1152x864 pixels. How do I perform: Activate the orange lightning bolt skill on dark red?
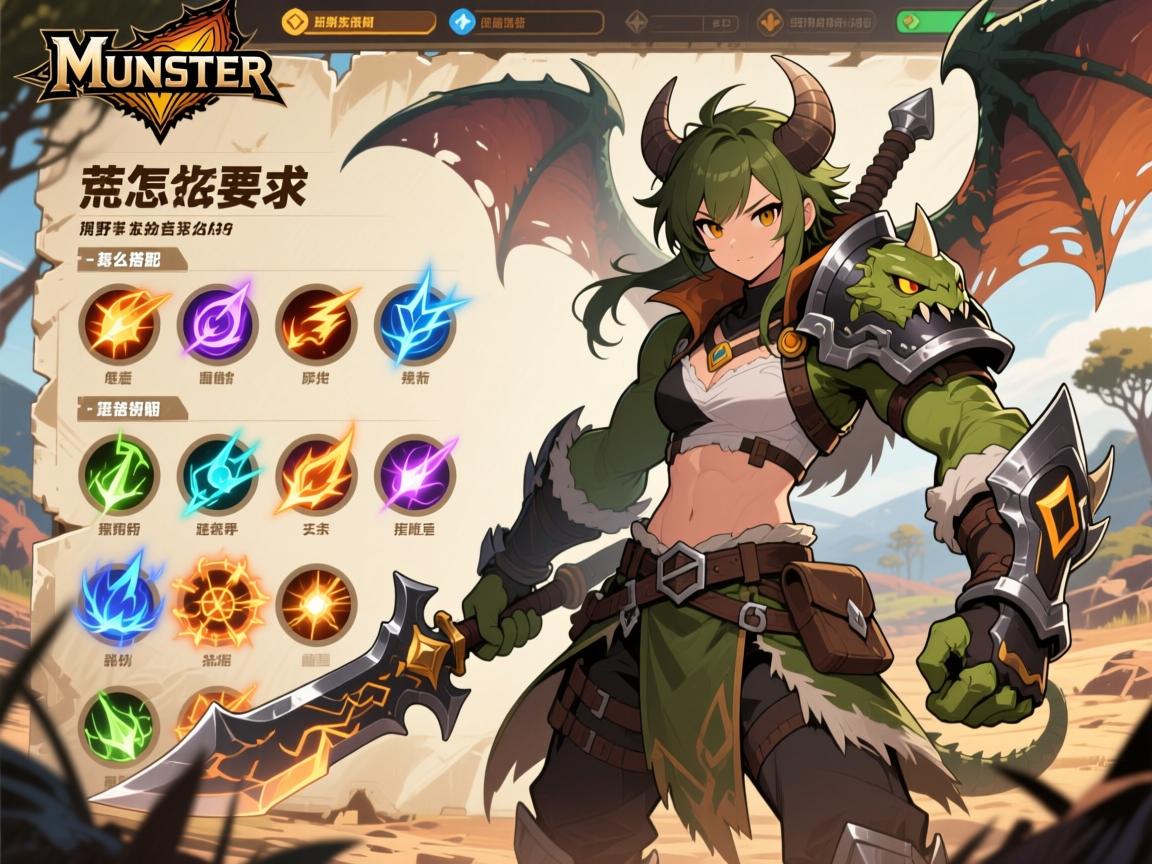pos(315,321)
